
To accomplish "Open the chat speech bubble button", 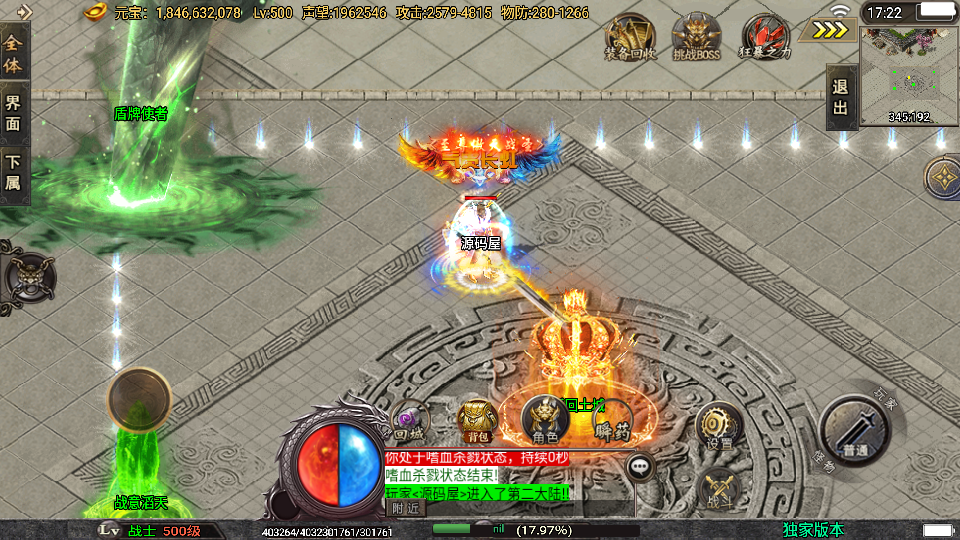I will [x=640, y=465].
